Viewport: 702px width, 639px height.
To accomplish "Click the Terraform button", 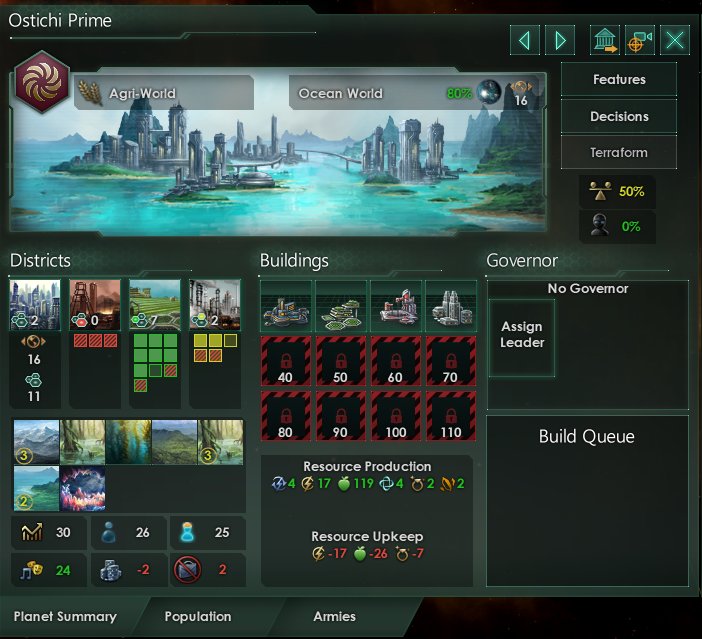I will pyautogui.click(x=619, y=153).
